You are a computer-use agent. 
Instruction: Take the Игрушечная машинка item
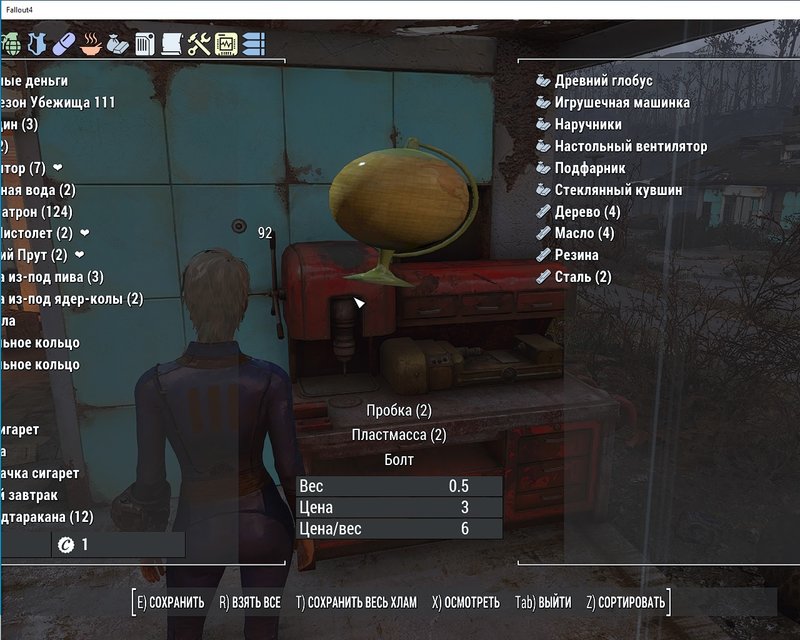click(622, 103)
